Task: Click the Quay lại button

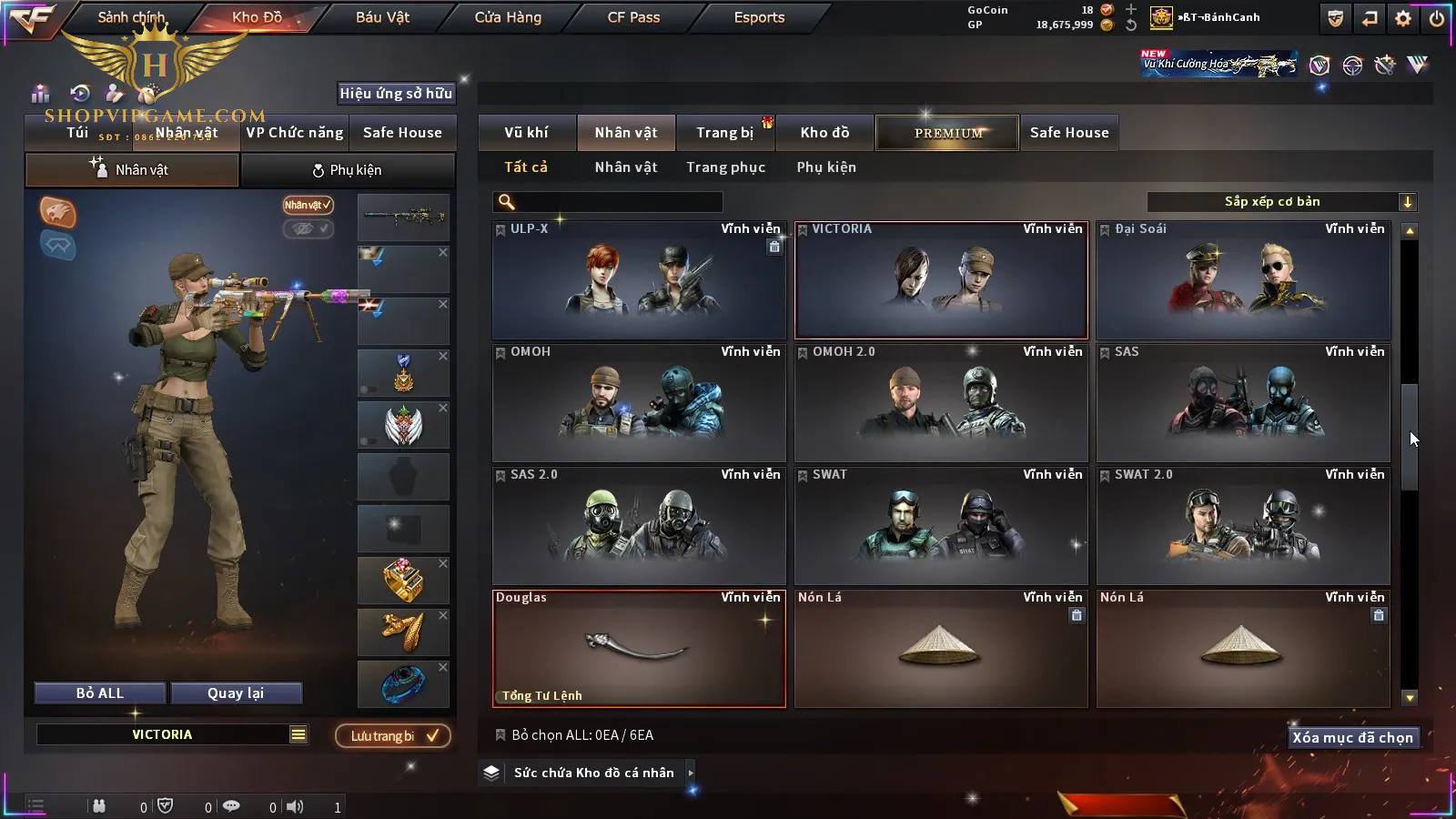Action: pos(236,693)
